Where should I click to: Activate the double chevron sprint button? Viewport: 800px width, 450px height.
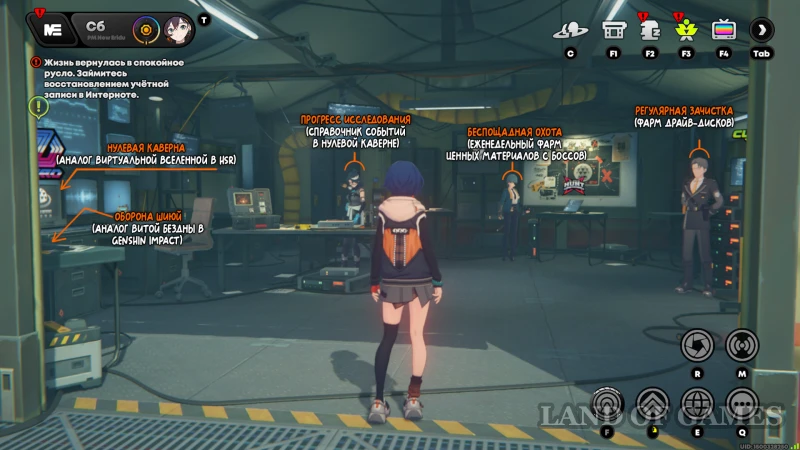(x=653, y=403)
